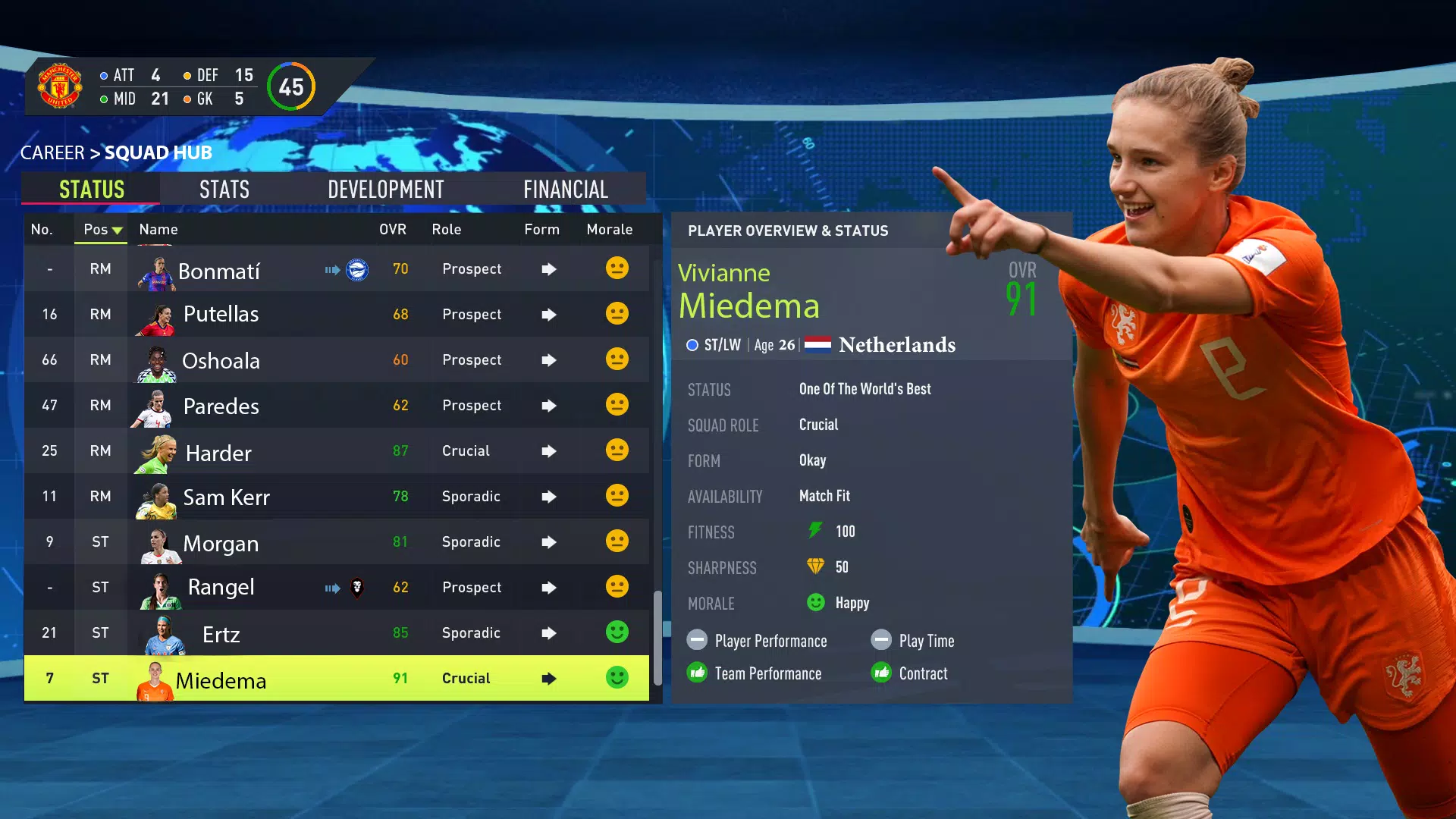The width and height of the screenshot is (1456, 819).
Task: Click Sam Kerr's yellow neutral morale face
Action: pyautogui.click(x=617, y=496)
